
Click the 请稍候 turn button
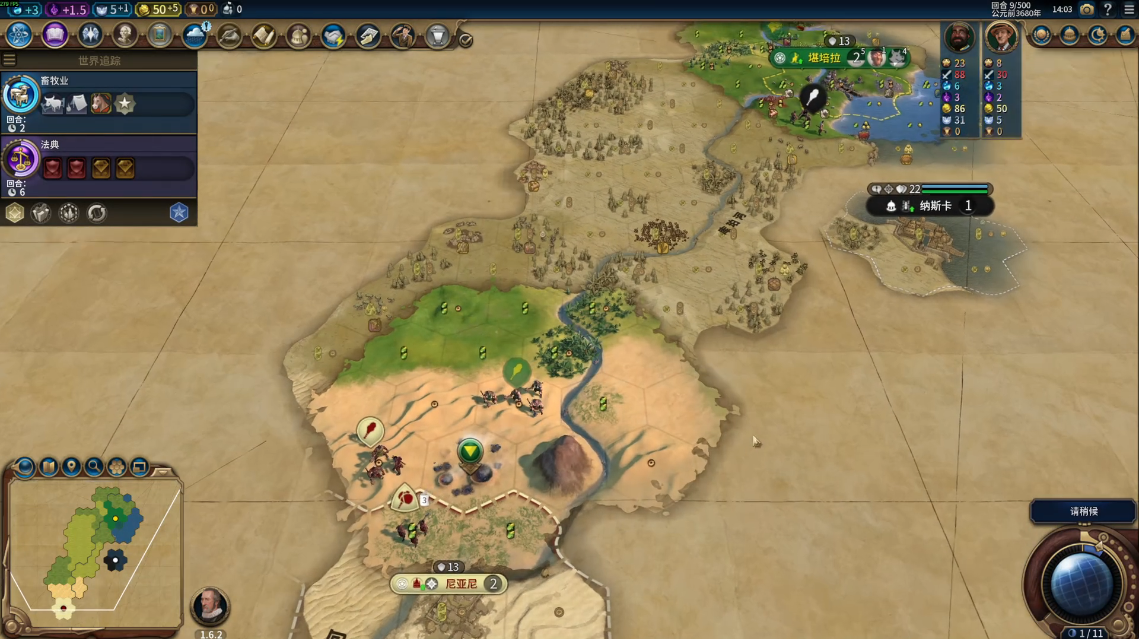1084,511
